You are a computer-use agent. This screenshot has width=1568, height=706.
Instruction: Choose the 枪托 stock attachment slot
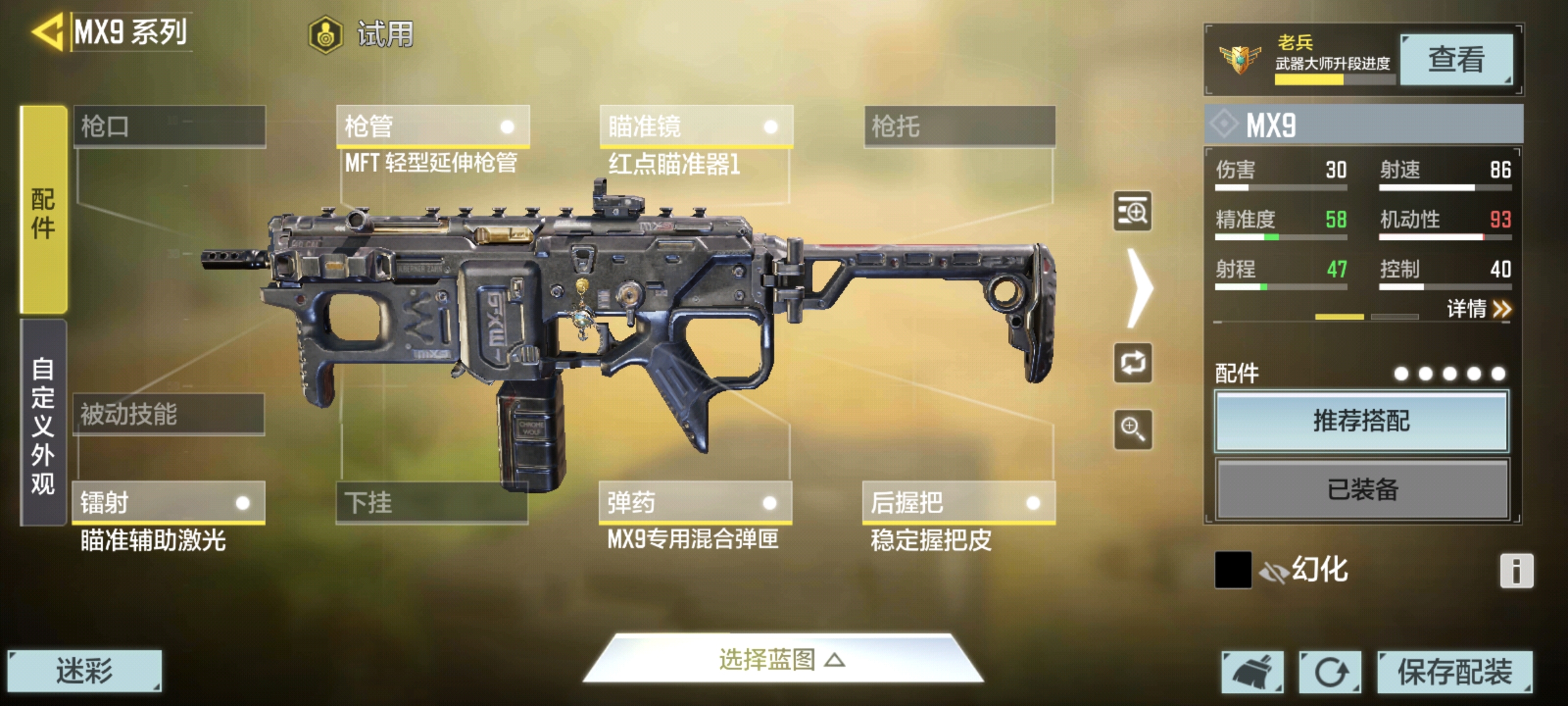click(959, 126)
